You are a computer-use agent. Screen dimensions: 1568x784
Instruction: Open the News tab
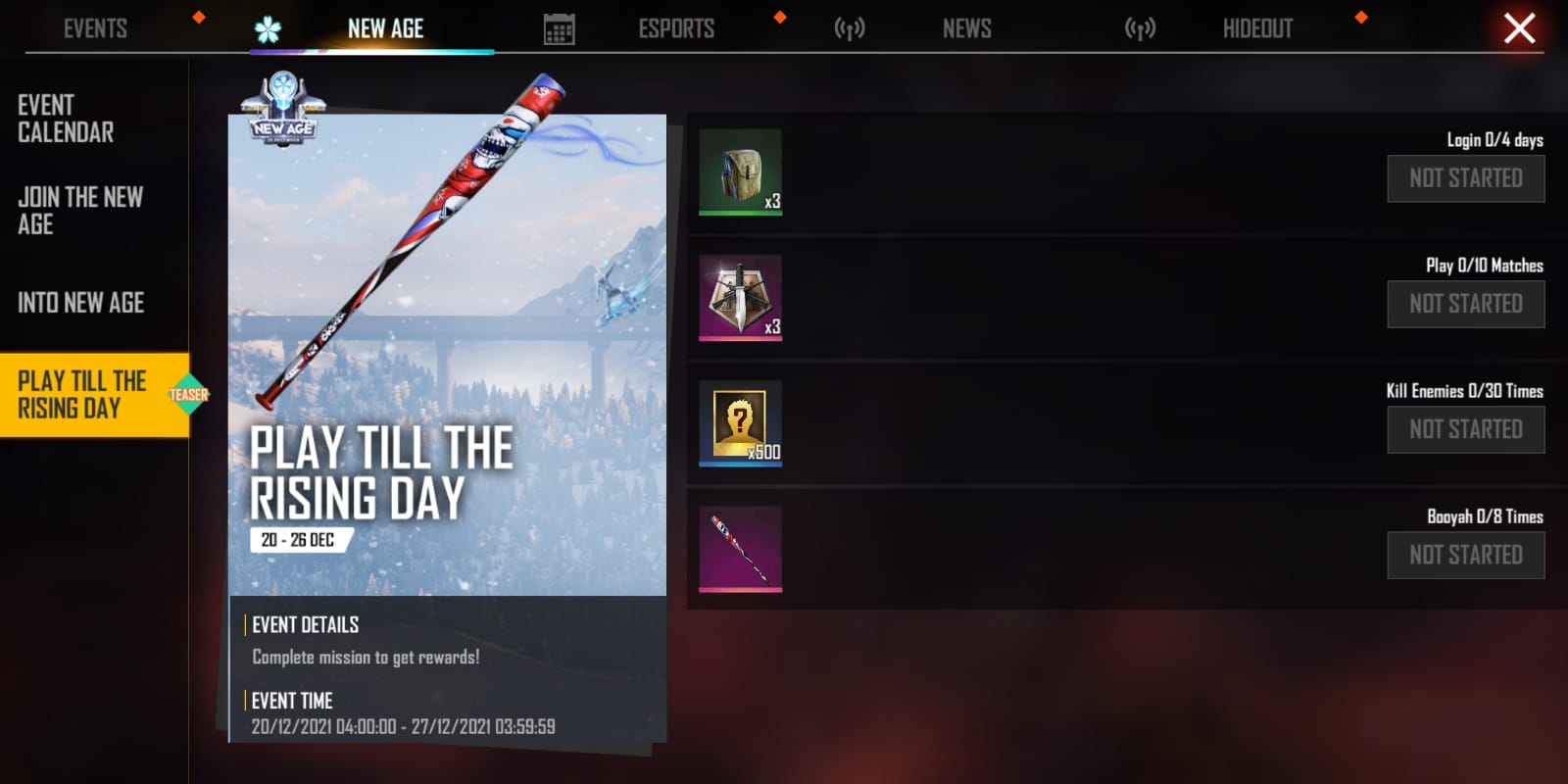point(966,28)
